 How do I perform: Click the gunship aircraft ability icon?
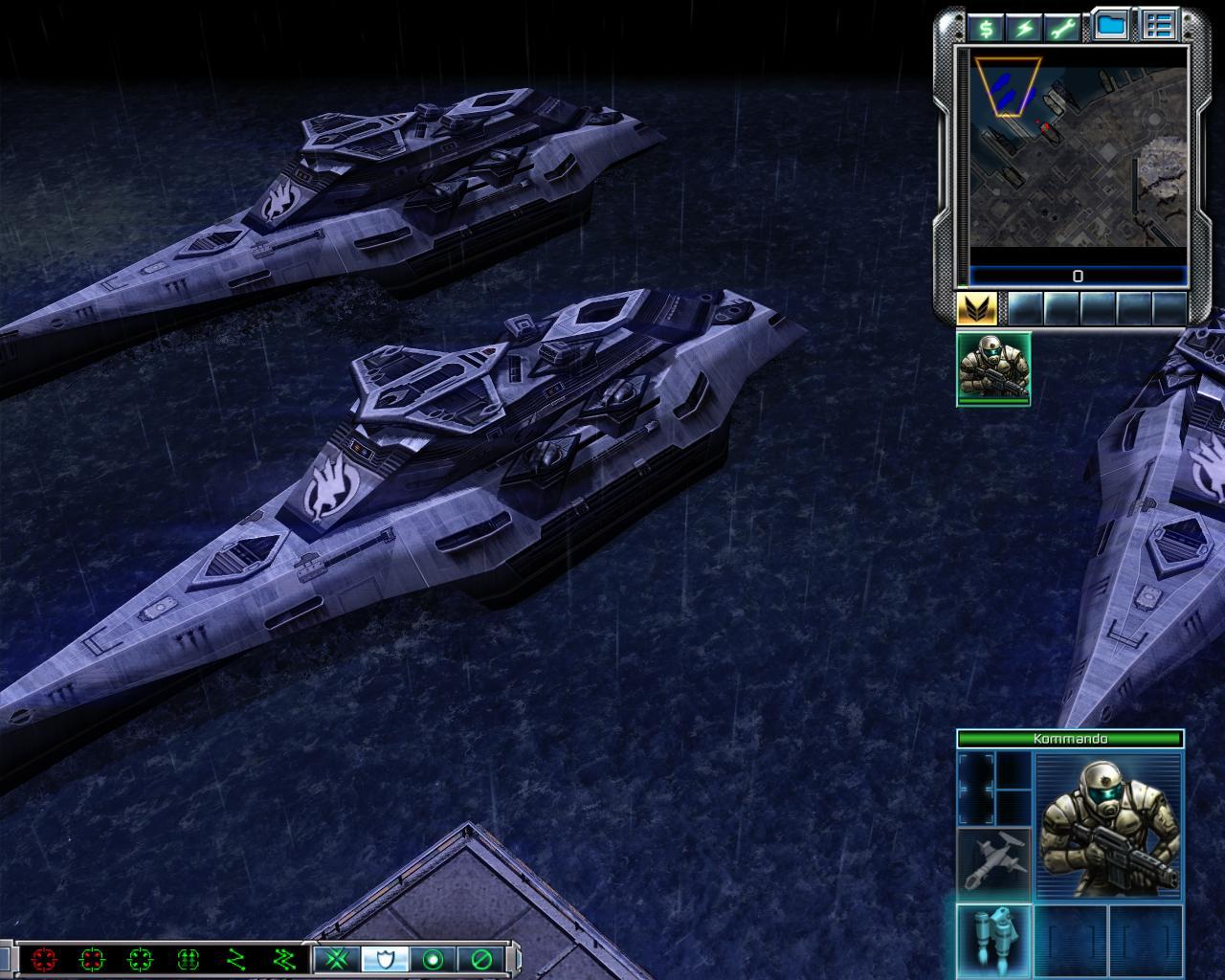tap(994, 862)
